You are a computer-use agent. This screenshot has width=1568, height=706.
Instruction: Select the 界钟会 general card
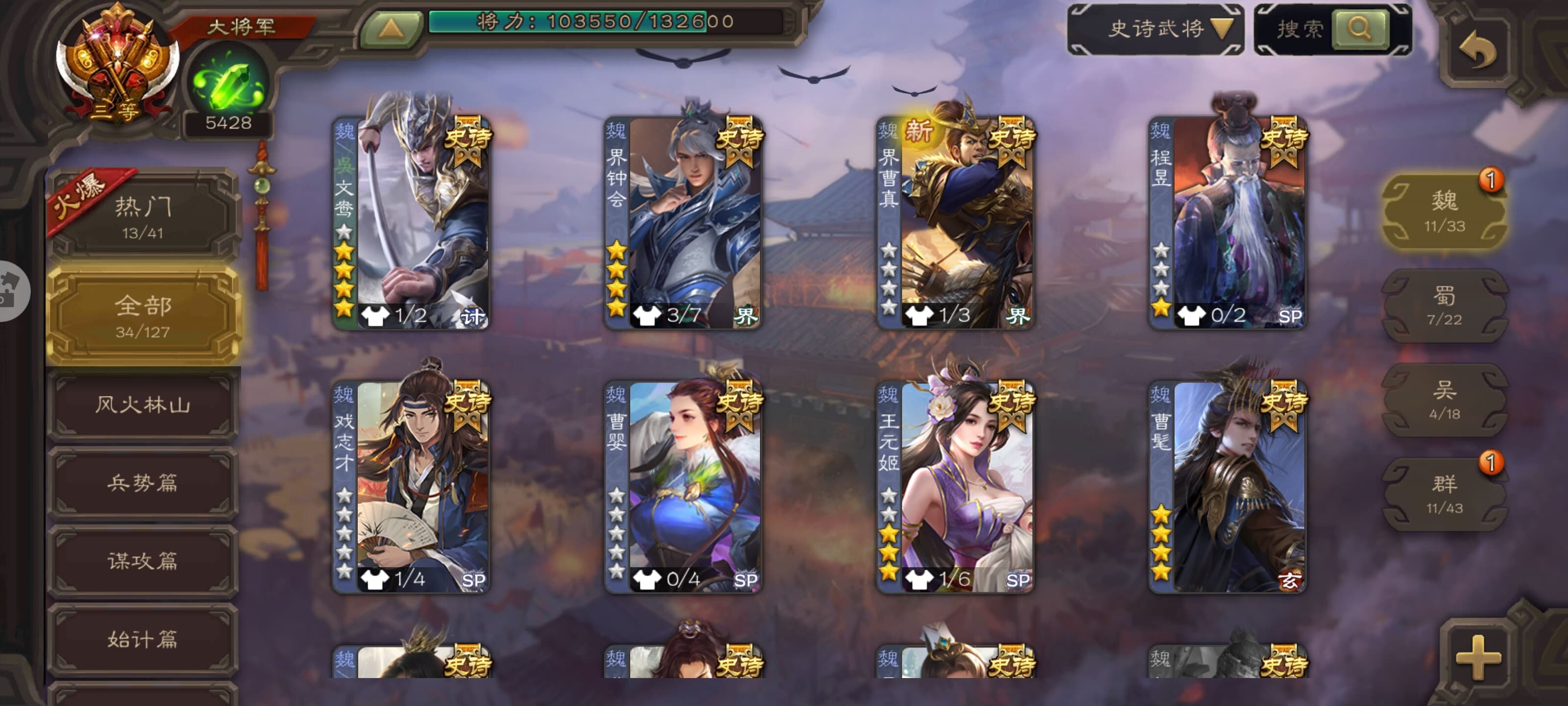[x=683, y=222]
